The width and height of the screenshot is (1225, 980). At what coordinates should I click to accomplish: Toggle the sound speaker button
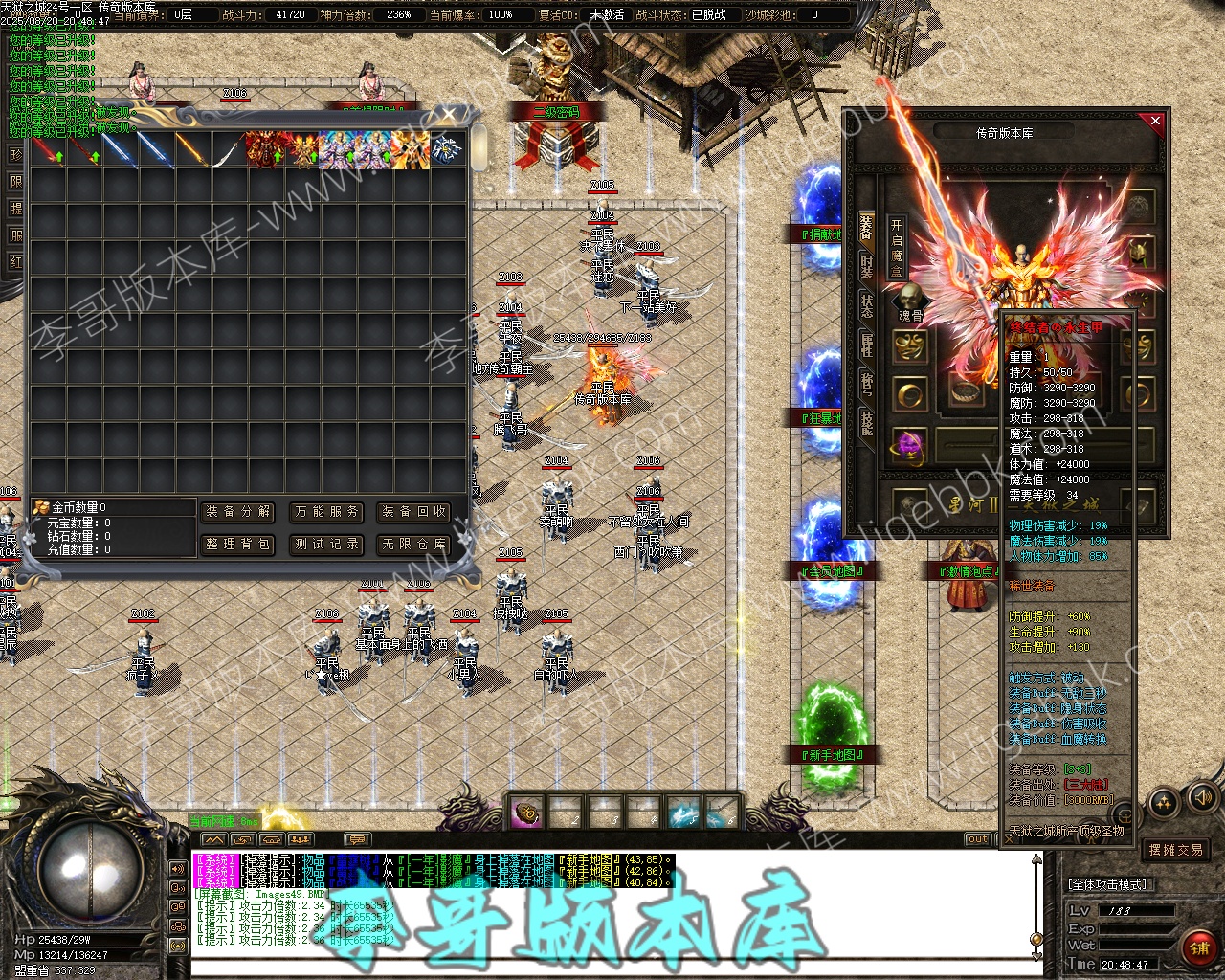[x=1201, y=797]
